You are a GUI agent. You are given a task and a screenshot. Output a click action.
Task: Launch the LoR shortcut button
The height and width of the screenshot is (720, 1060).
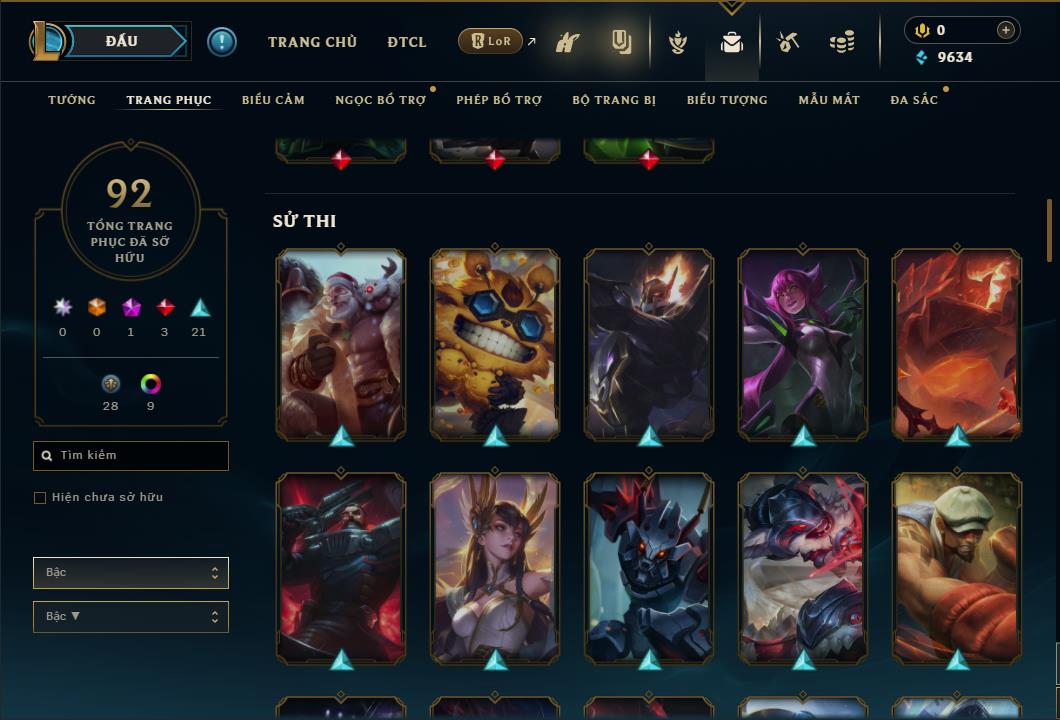click(x=490, y=41)
